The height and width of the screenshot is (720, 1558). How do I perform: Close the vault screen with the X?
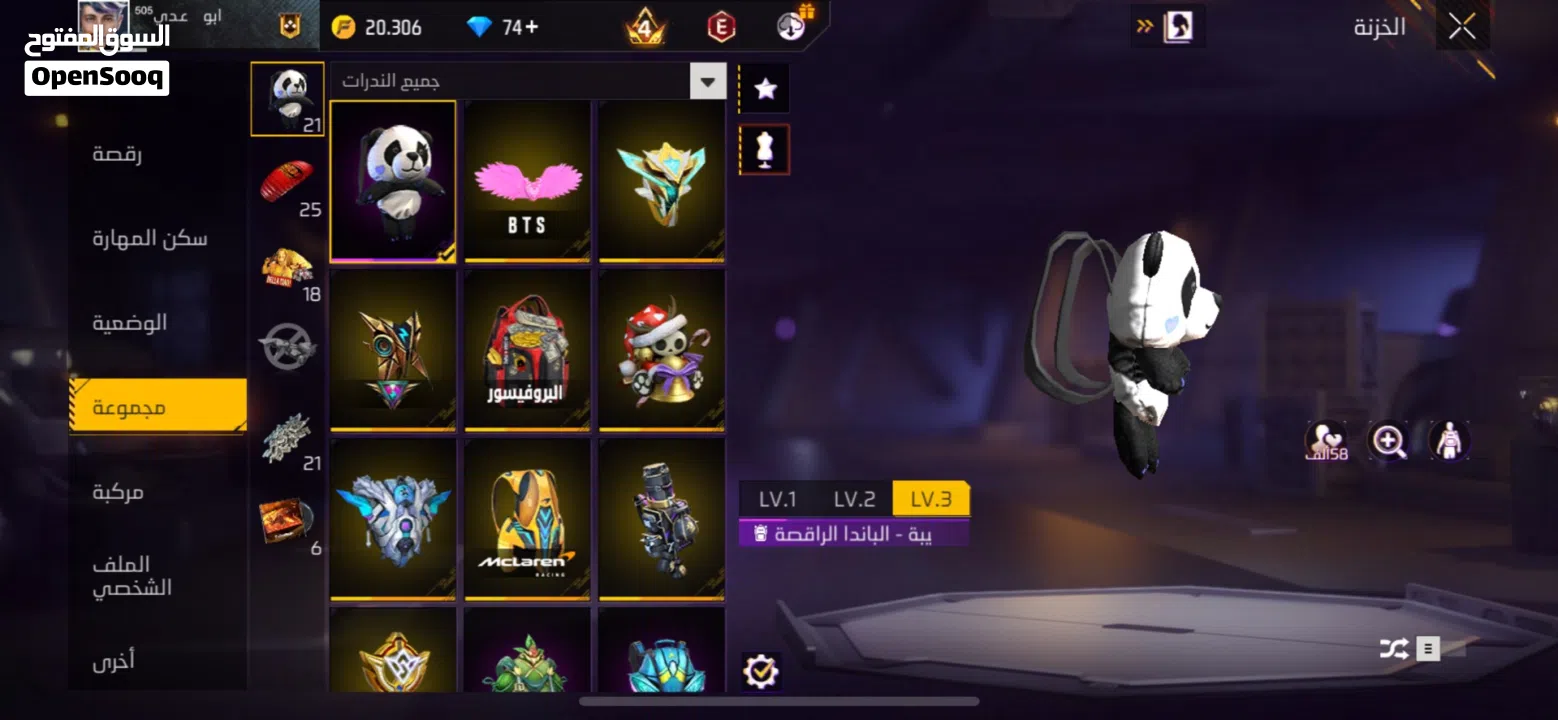[x=1462, y=28]
